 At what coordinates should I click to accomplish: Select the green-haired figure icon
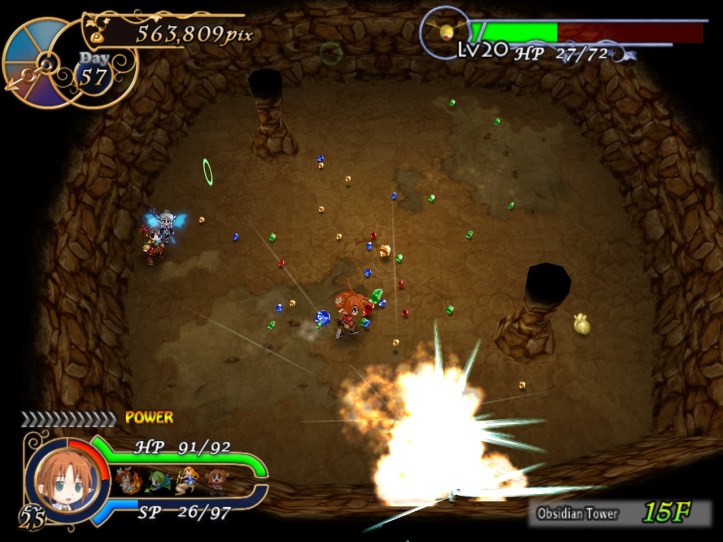[157, 480]
